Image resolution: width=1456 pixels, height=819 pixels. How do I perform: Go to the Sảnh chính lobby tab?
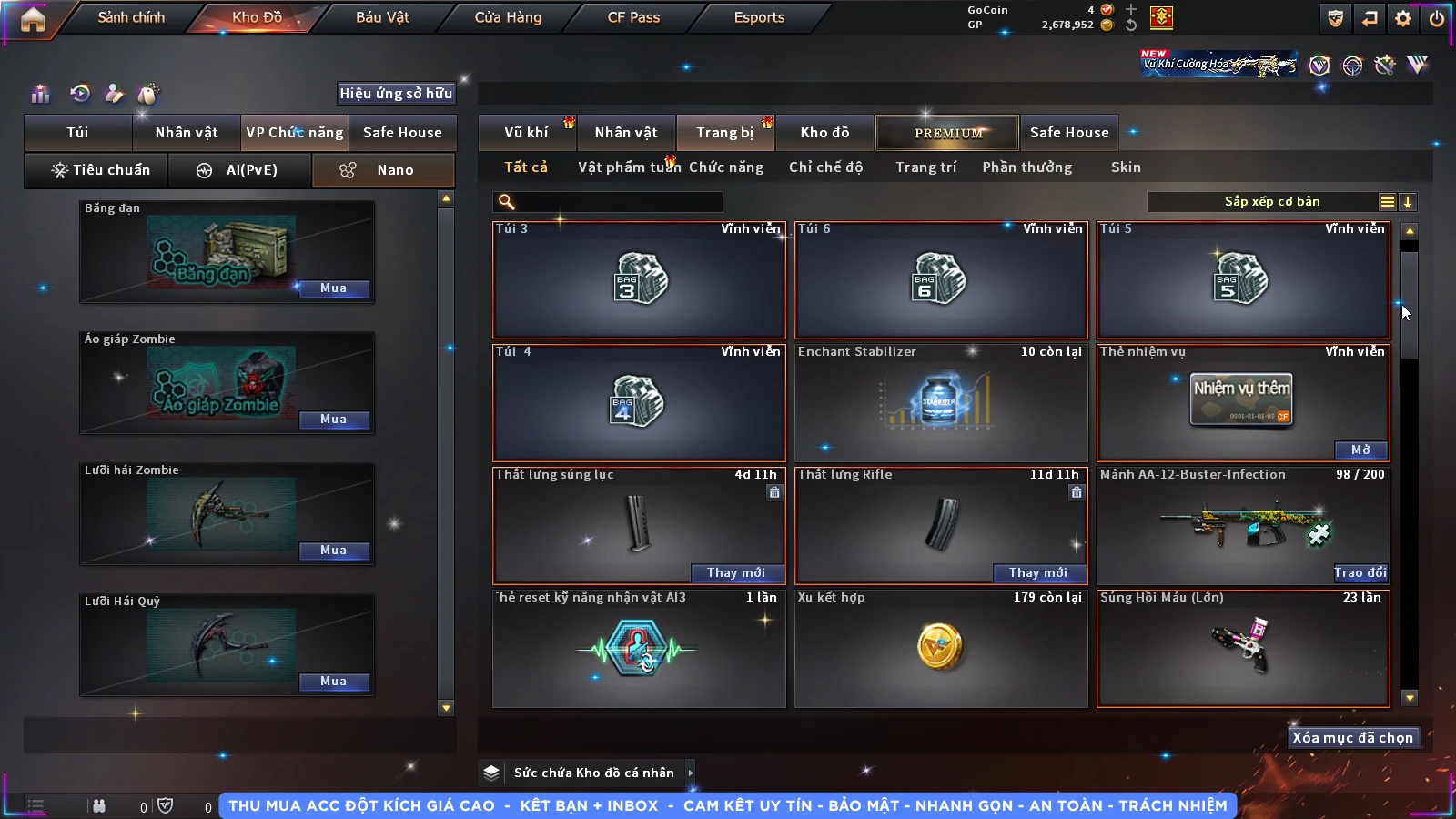[131, 17]
